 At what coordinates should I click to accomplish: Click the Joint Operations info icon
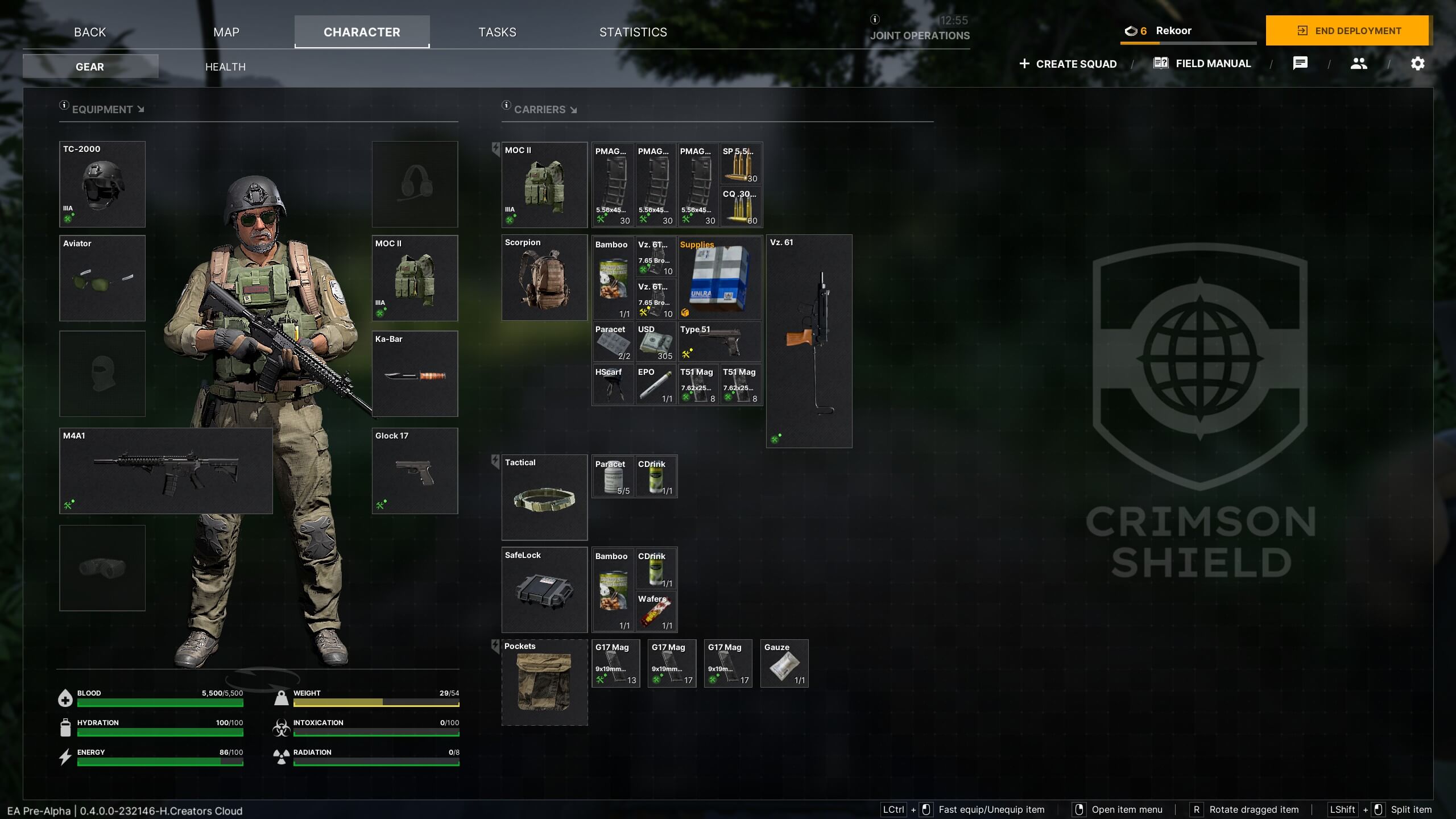(x=874, y=19)
